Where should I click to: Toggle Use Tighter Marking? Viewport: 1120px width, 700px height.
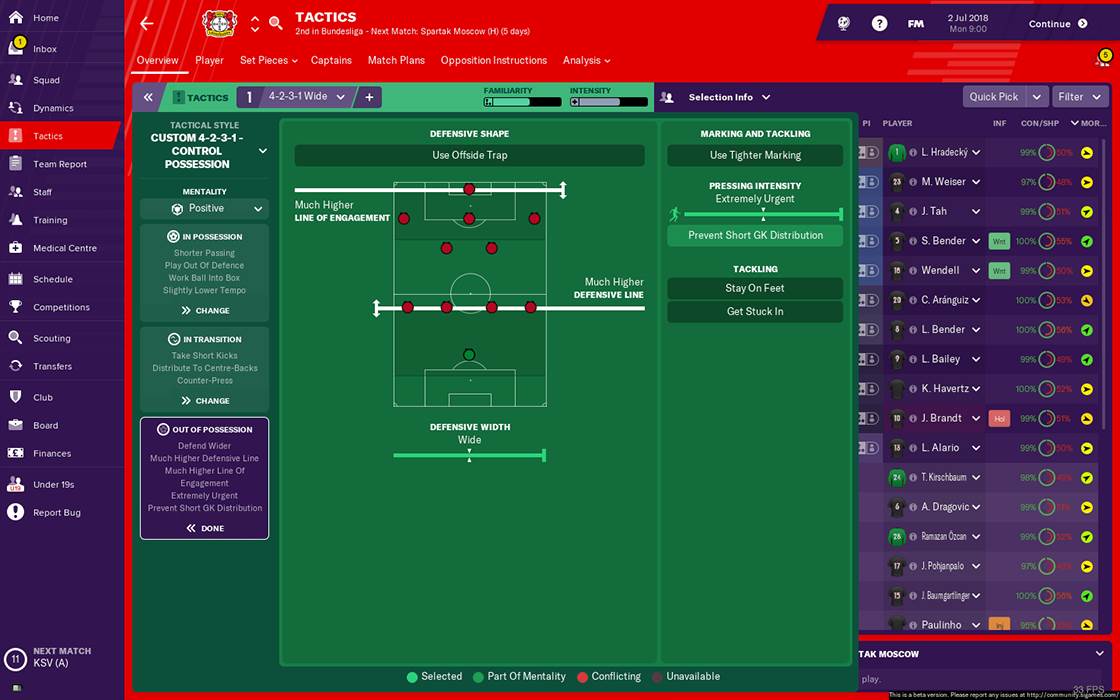[755, 155]
